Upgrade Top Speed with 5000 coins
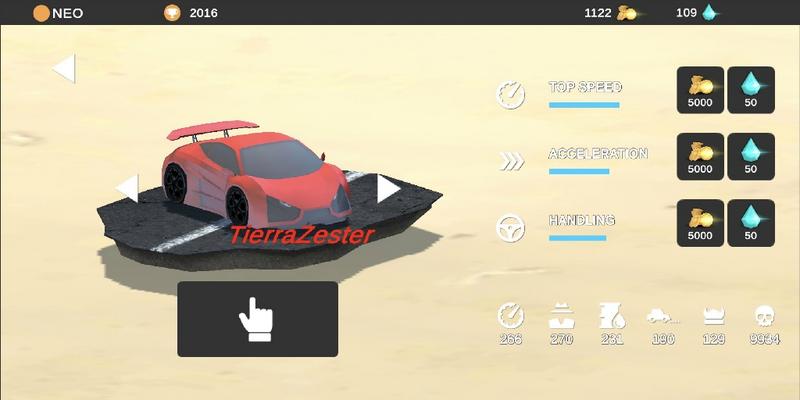Image resolution: width=800 pixels, height=400 pixels. point(700,90)
